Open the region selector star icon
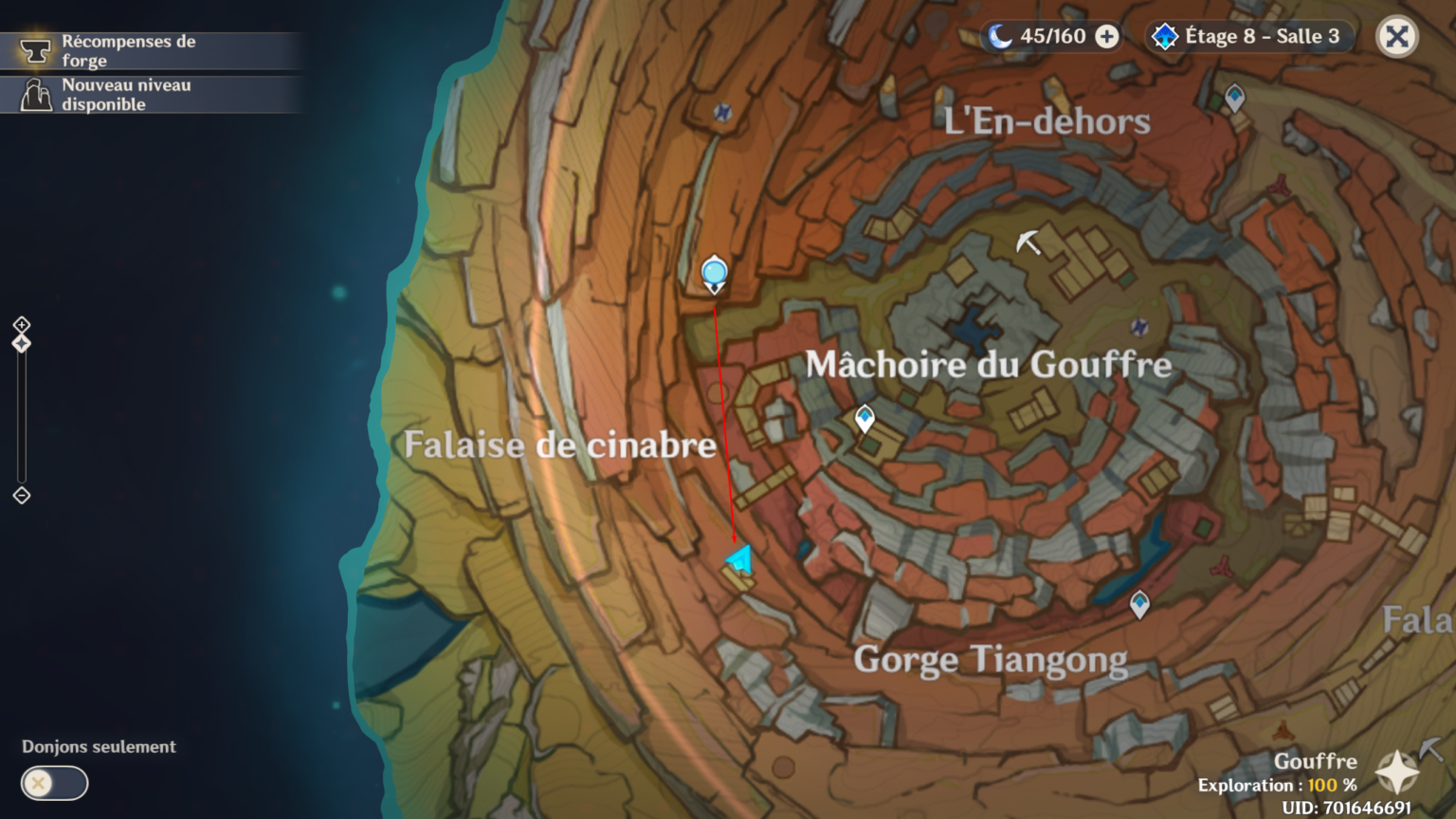The image size is (1456, 819). 1397,772
